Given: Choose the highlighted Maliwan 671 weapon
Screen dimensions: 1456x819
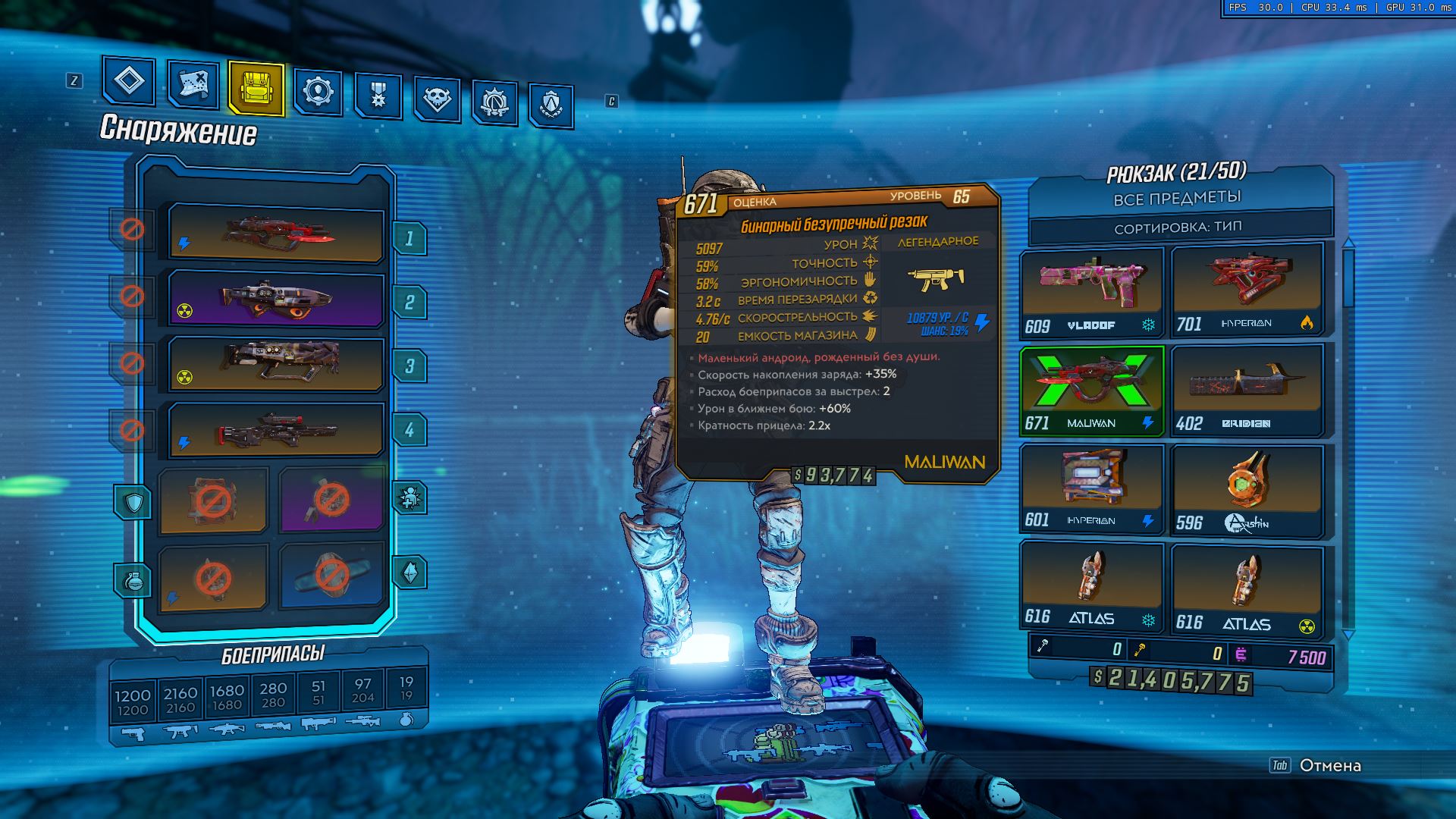Looking at the screenshot, I should coord(1091,391).
